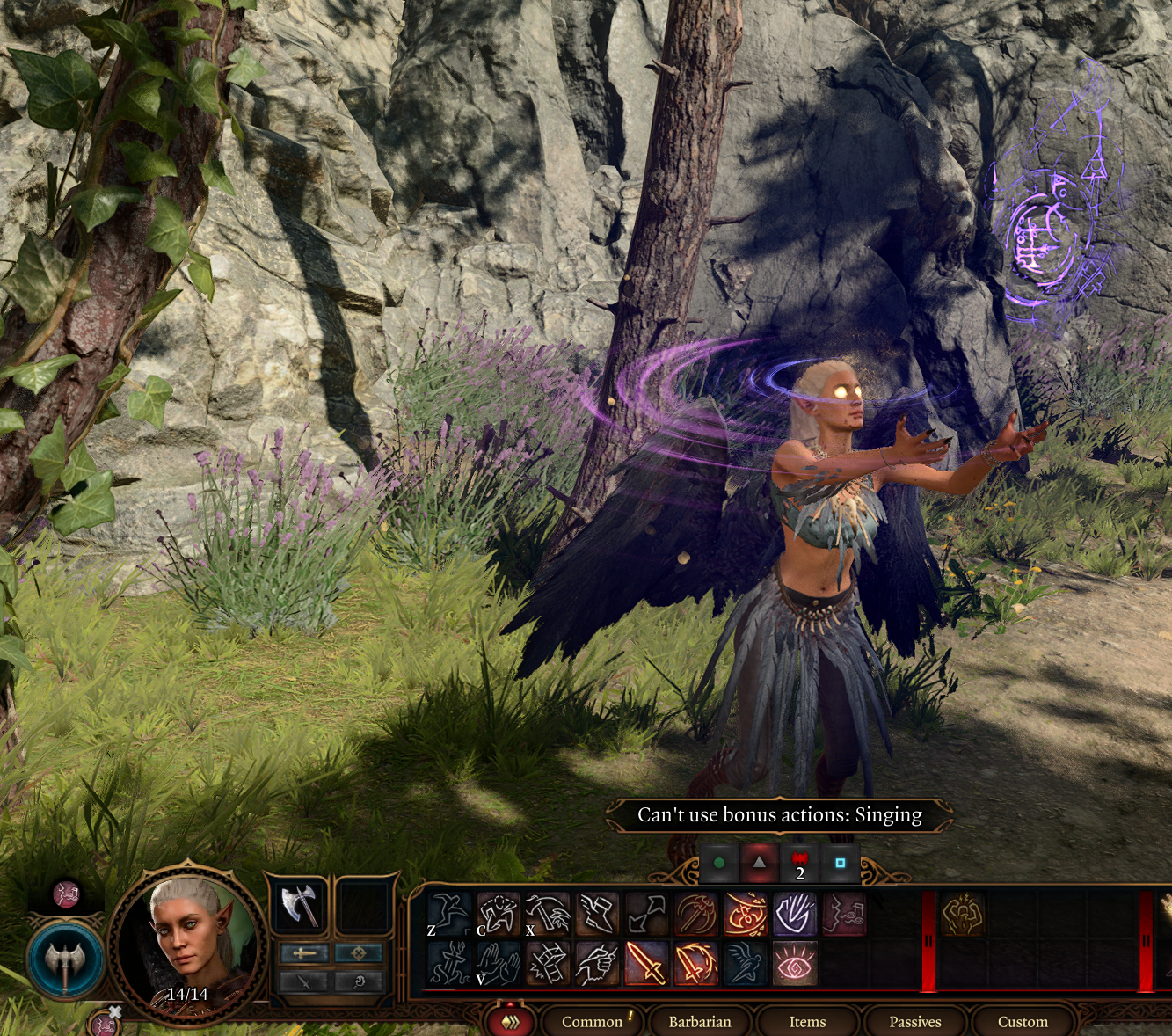1172x1036 pixels.
Task: Select the flexing muscles passive icon
Action: click(962, 914)
